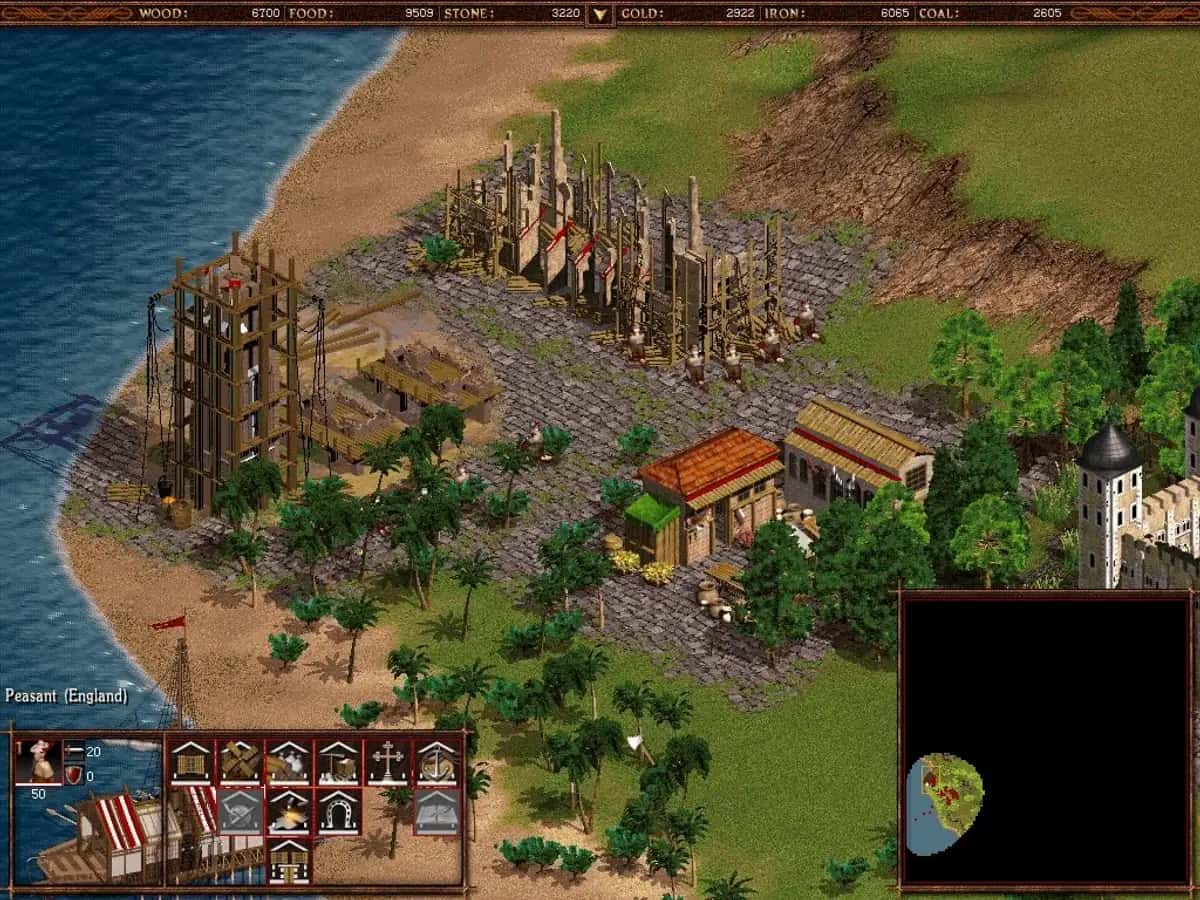Choose the mine building icon
The width and height of the screenshot is (1200, 900).
click(338, 763)
